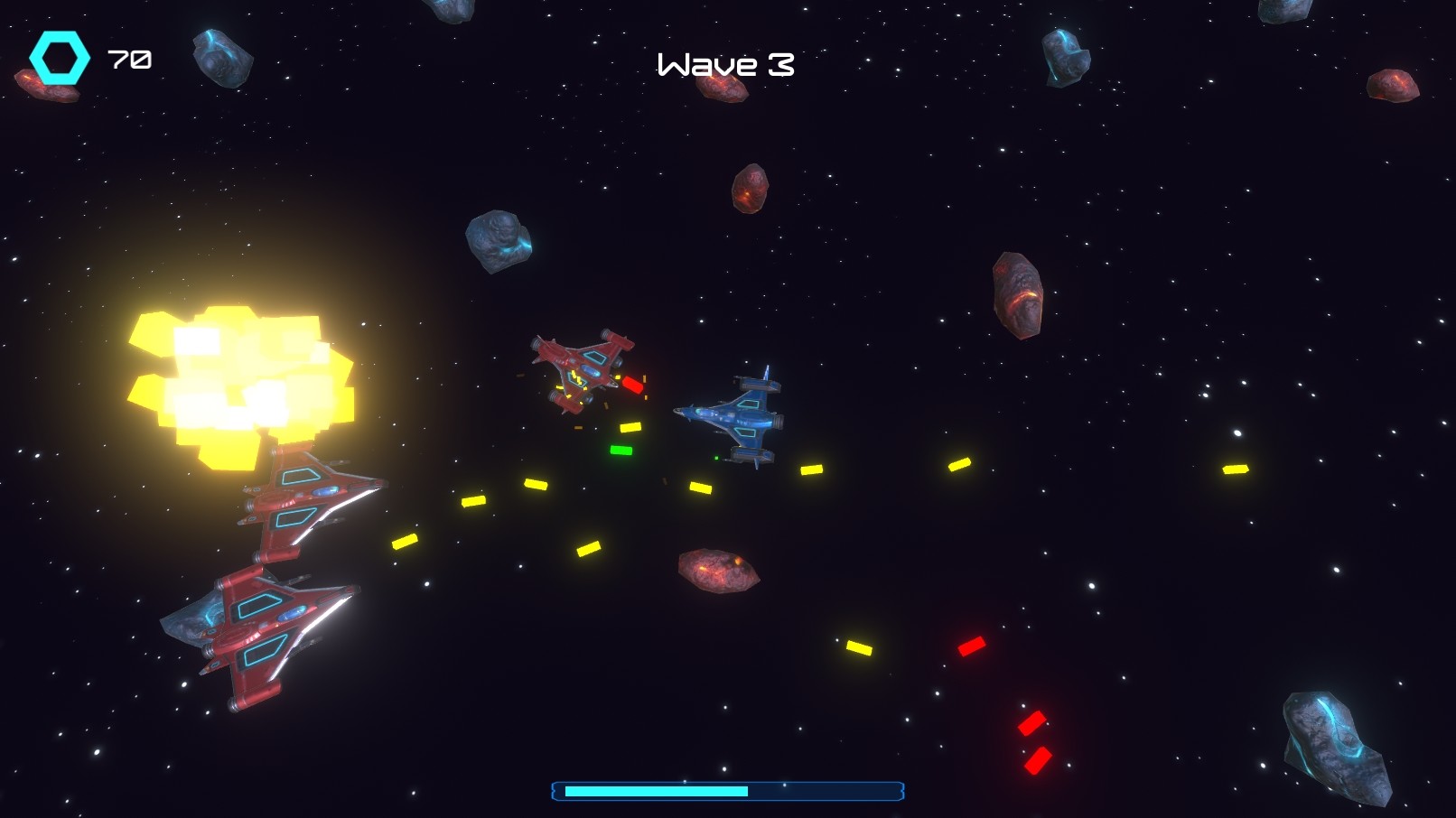Click the Wave 3 title text
The width and height of the screenshot is (1456, 818).
tap(724, 65)
